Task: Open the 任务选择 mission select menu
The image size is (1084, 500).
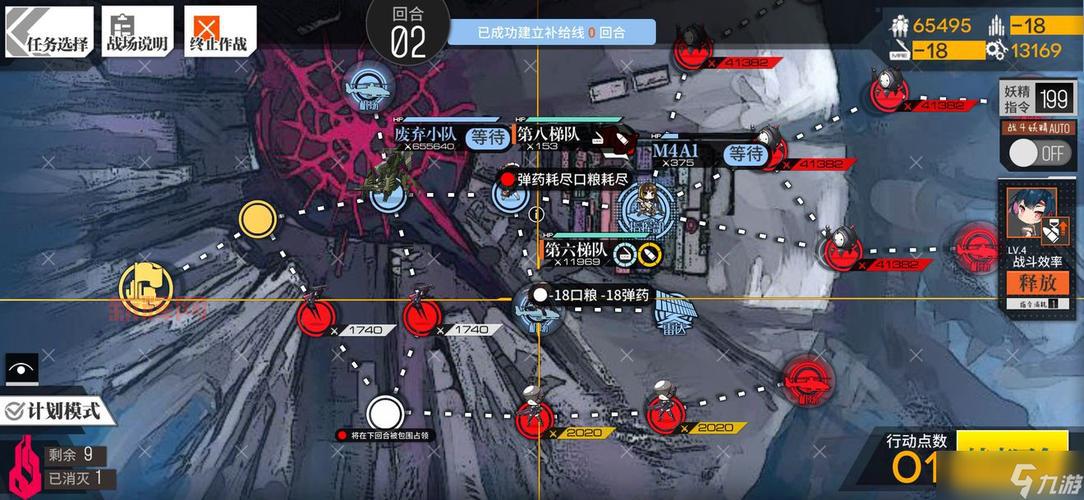Action: click(48, 33)
